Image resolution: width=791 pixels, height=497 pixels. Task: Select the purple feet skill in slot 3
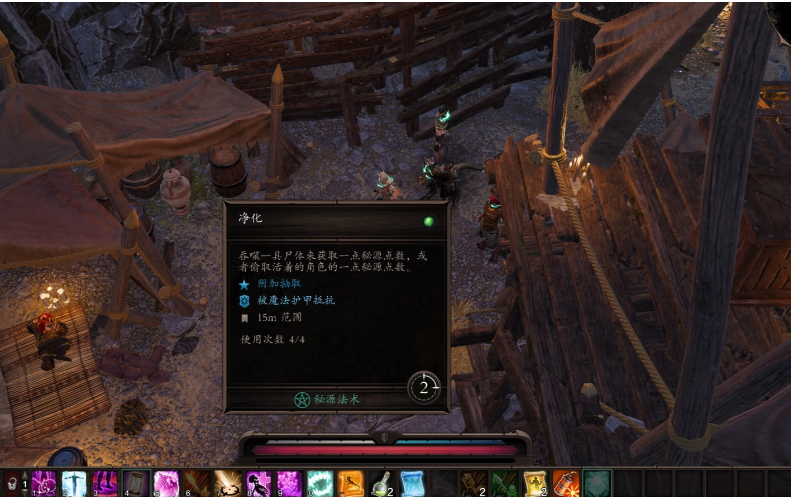click(105, 483)
